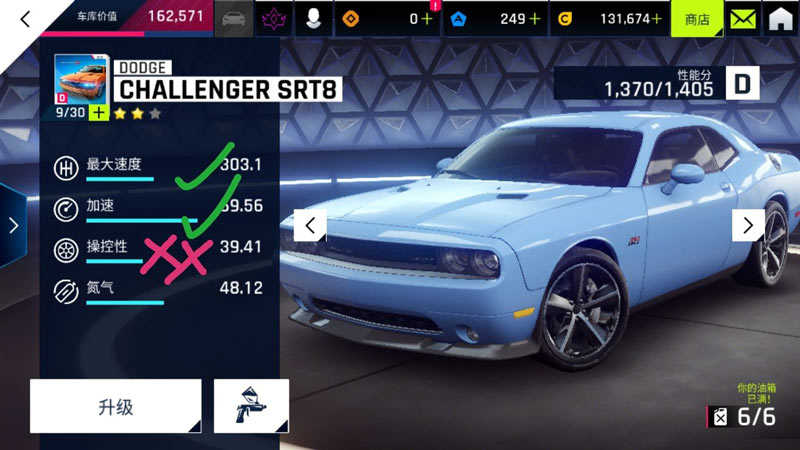Screen dimensions: 800x450
Task: View the D class performance rating
Action: pyautogui.click(x=743, y=84)
